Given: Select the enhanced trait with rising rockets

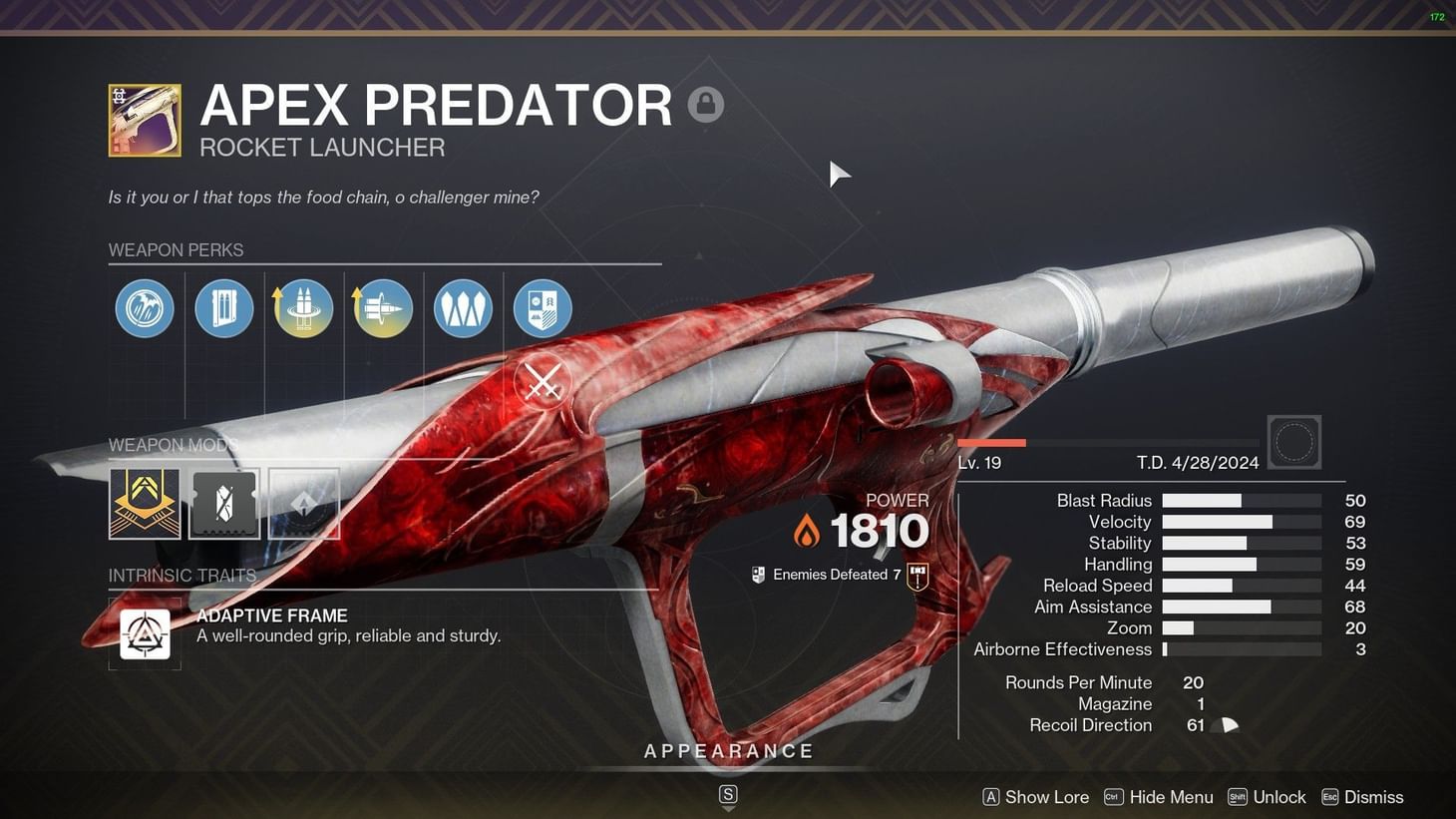Looking at the screenshot, I should [x=303, y=308].
